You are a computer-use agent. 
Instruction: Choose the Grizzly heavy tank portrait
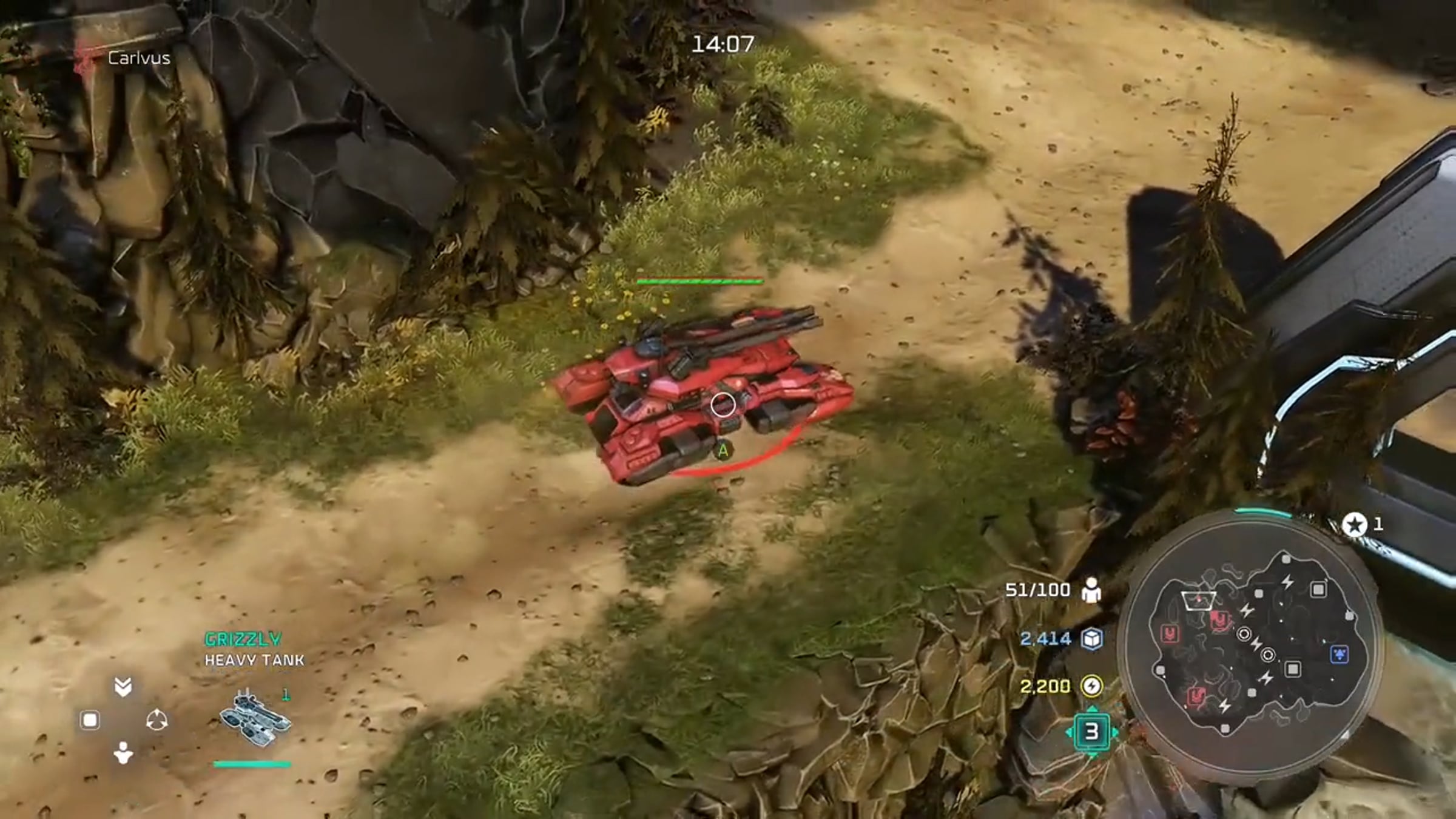254,720
